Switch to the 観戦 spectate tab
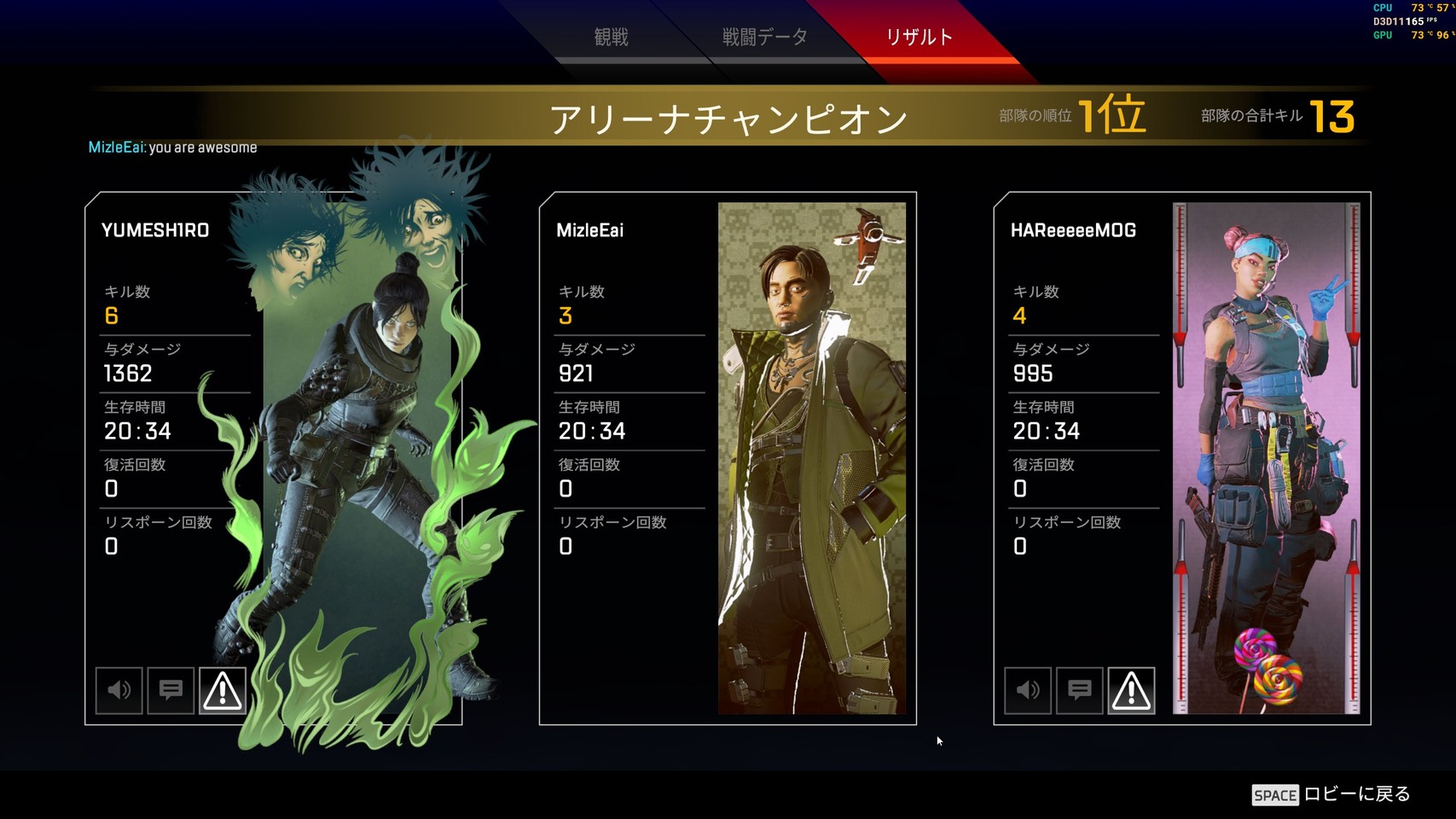The height and width of the screenshot is (819, 1456). click(x=611, y=37)
